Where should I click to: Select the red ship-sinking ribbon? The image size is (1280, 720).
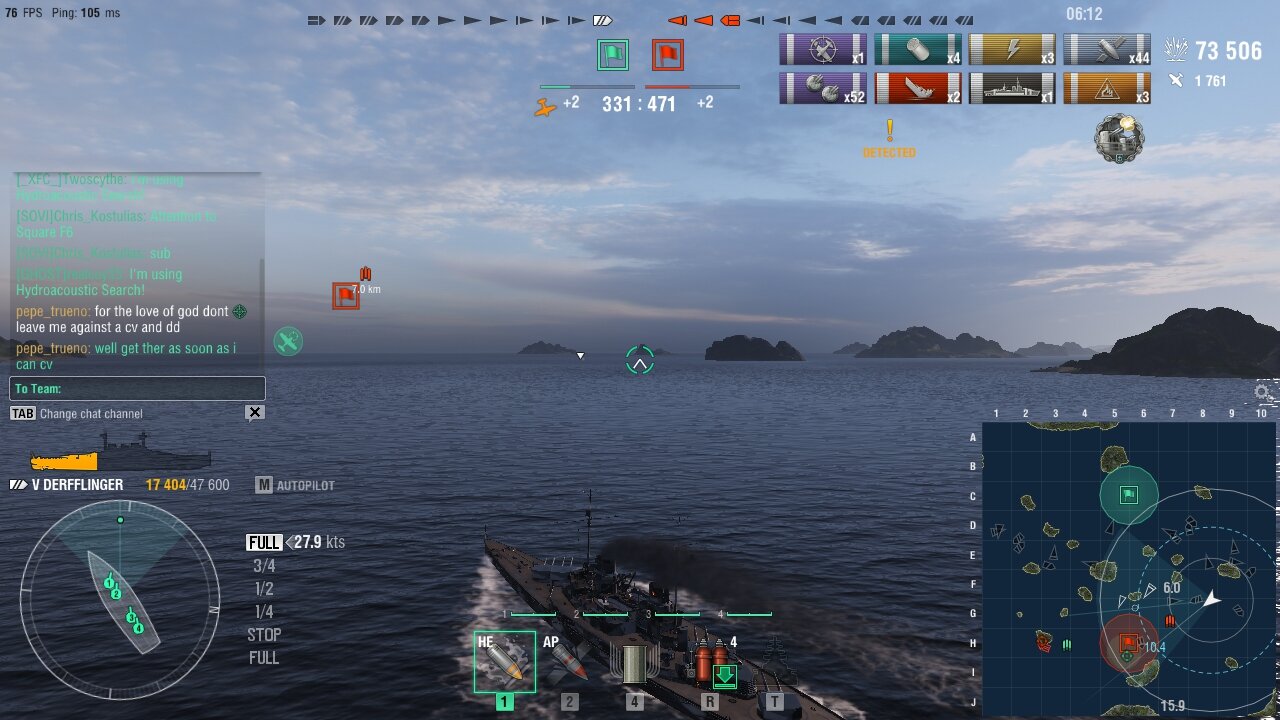pyautogui.click(x=917, y=88)
